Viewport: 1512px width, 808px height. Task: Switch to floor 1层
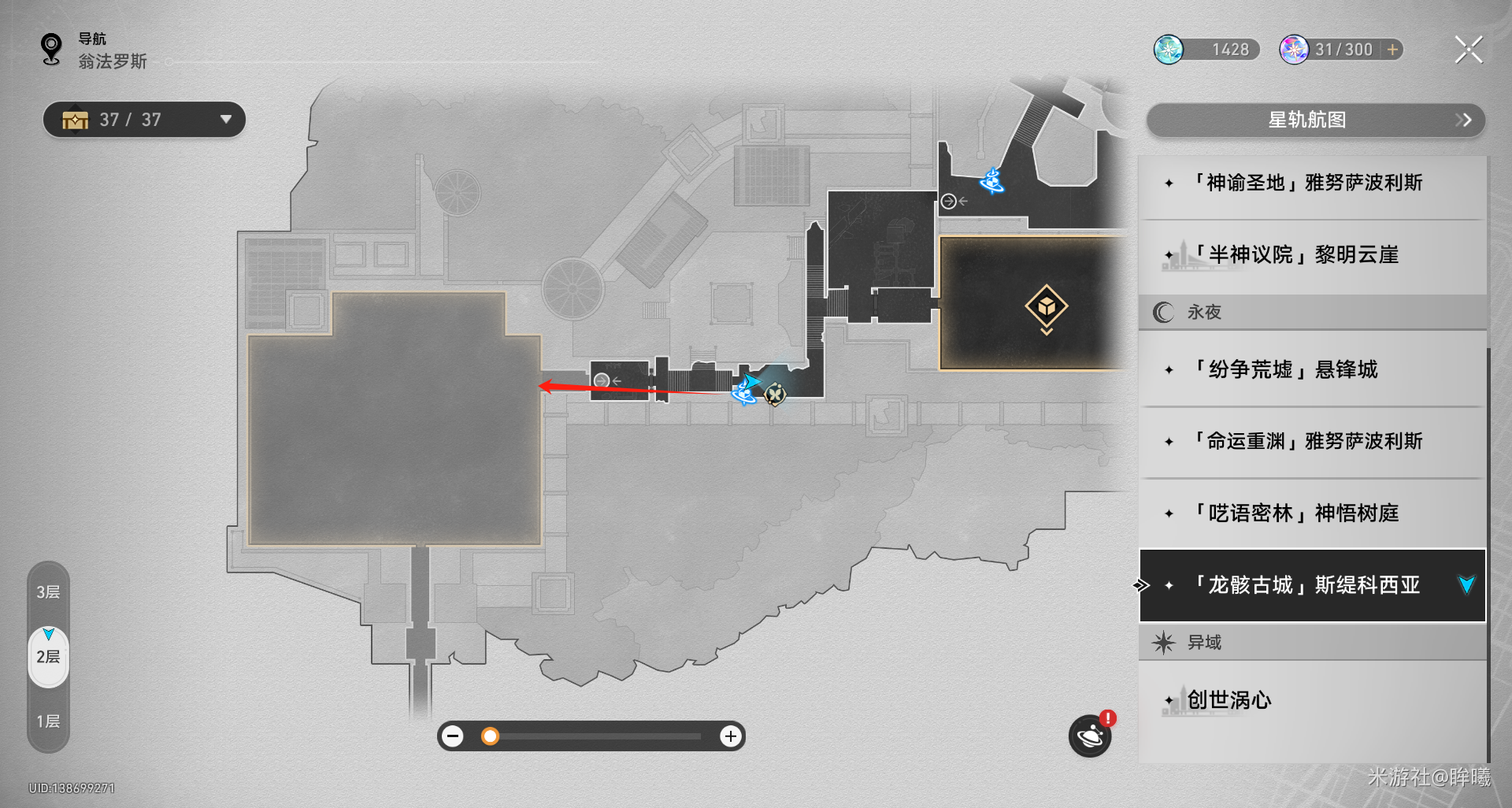48,721
